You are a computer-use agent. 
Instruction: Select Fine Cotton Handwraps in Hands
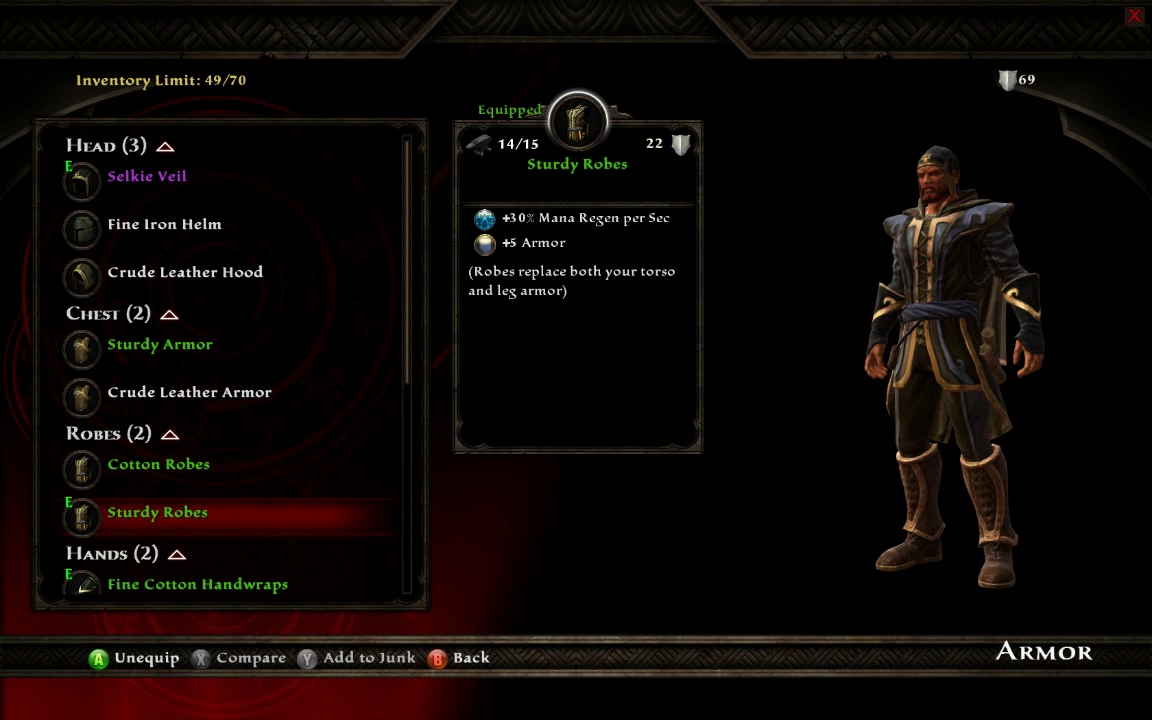click(197, 585)
